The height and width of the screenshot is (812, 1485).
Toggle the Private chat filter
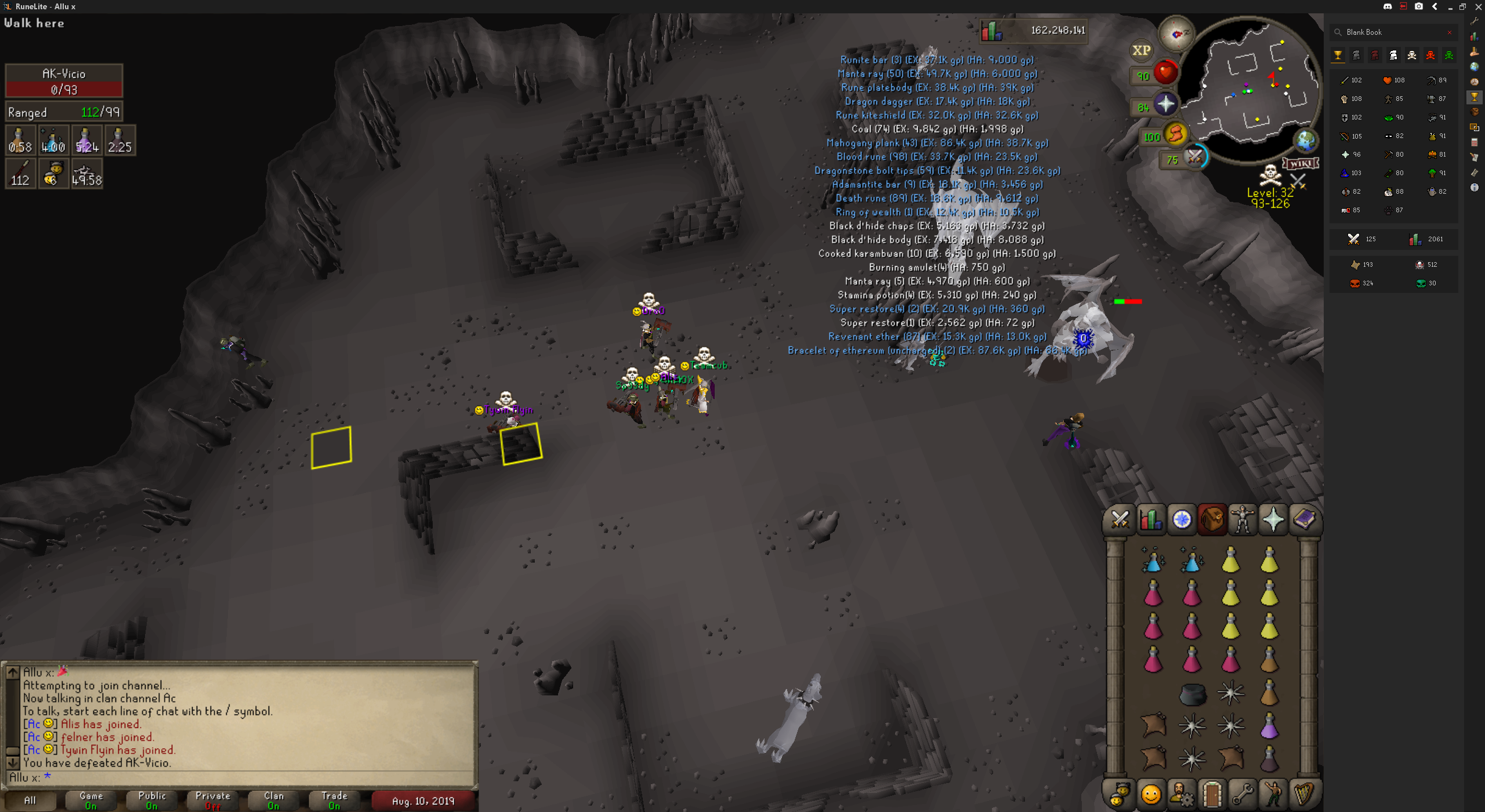pyautogui.click(x=213, y=800)
